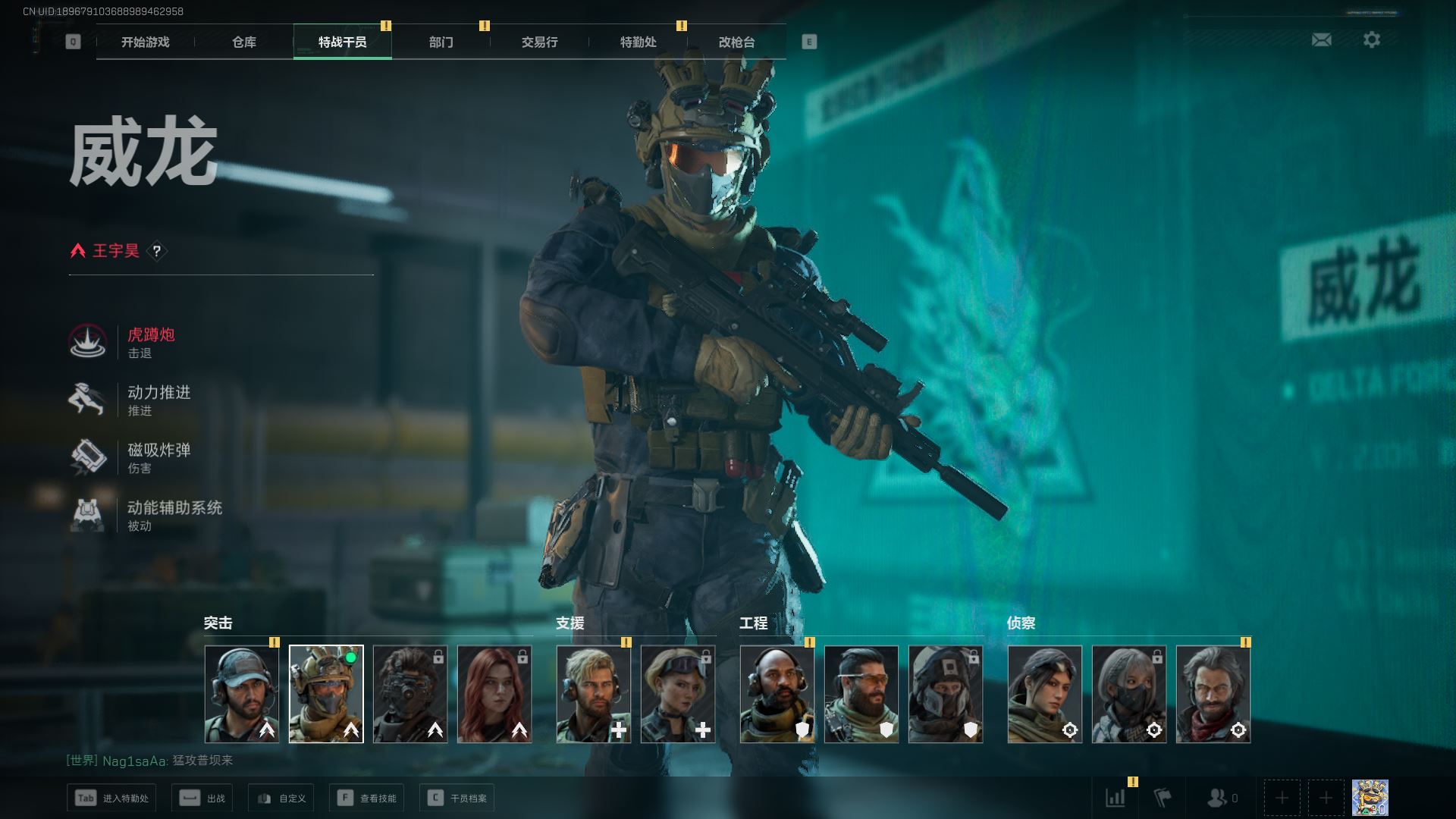
Task: Click the question mark beside 王宇昊
Action: tap(157, 251)
